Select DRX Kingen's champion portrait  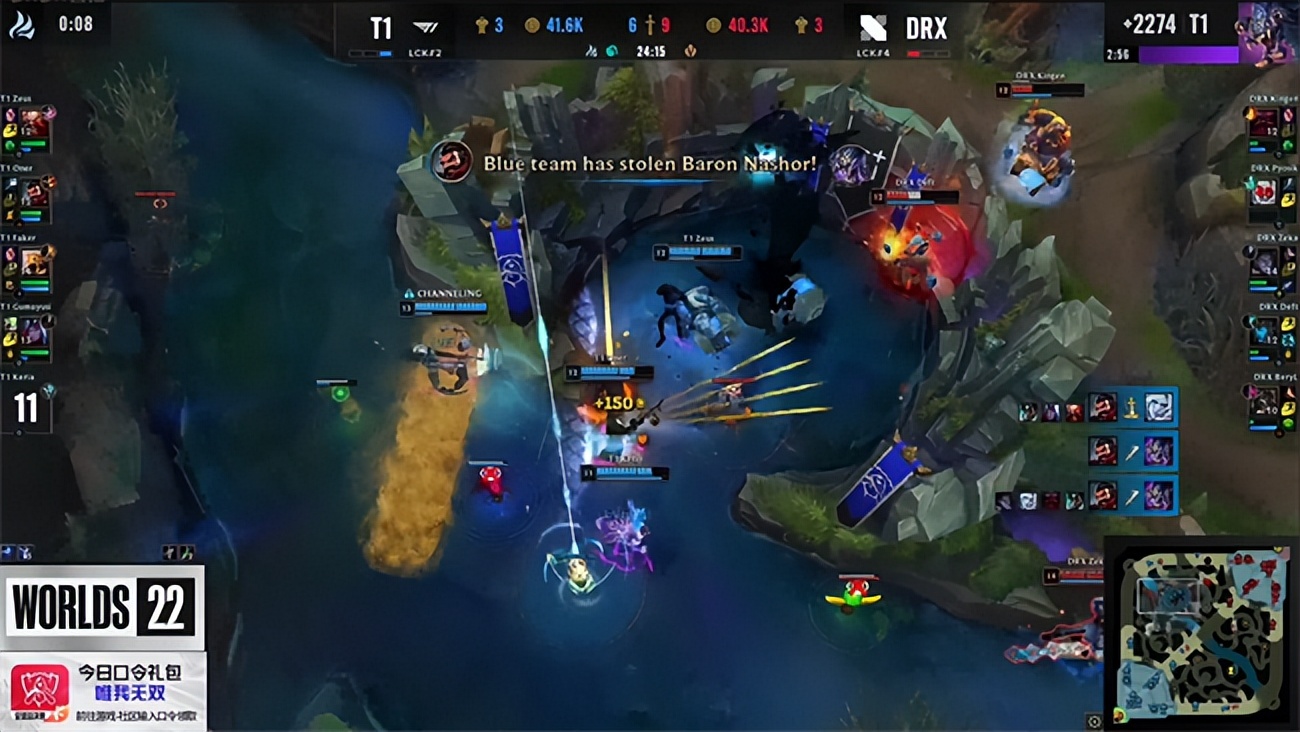pos(1265,124)
